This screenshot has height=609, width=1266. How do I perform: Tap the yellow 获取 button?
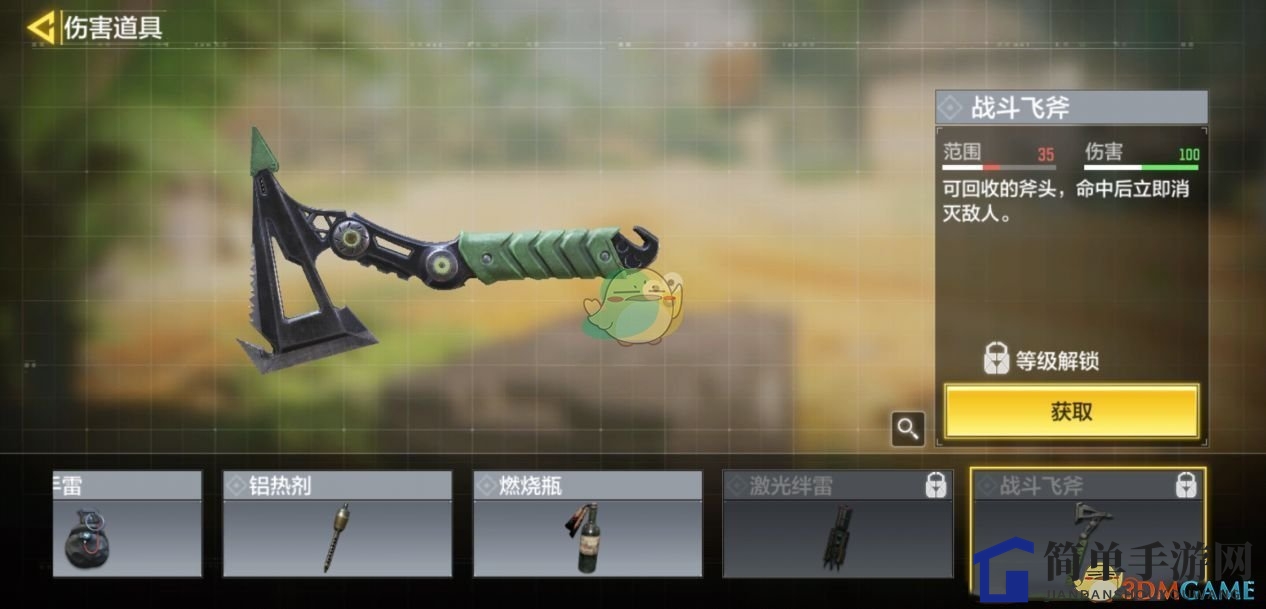[x=1071, y=411]
